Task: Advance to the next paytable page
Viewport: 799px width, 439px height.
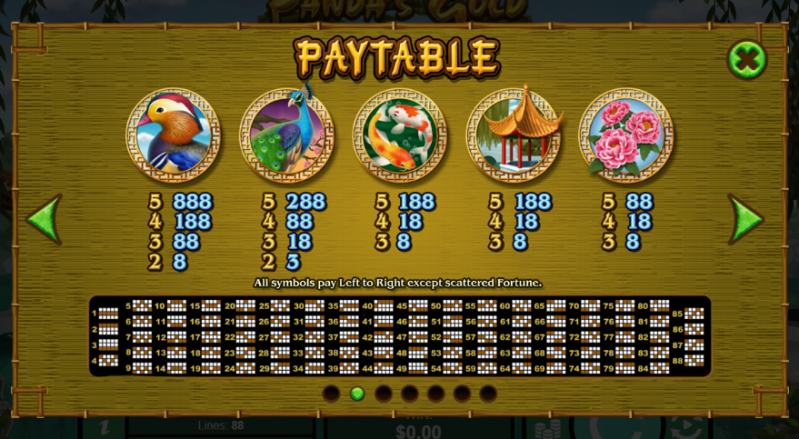Action: (x=746, y=217)
